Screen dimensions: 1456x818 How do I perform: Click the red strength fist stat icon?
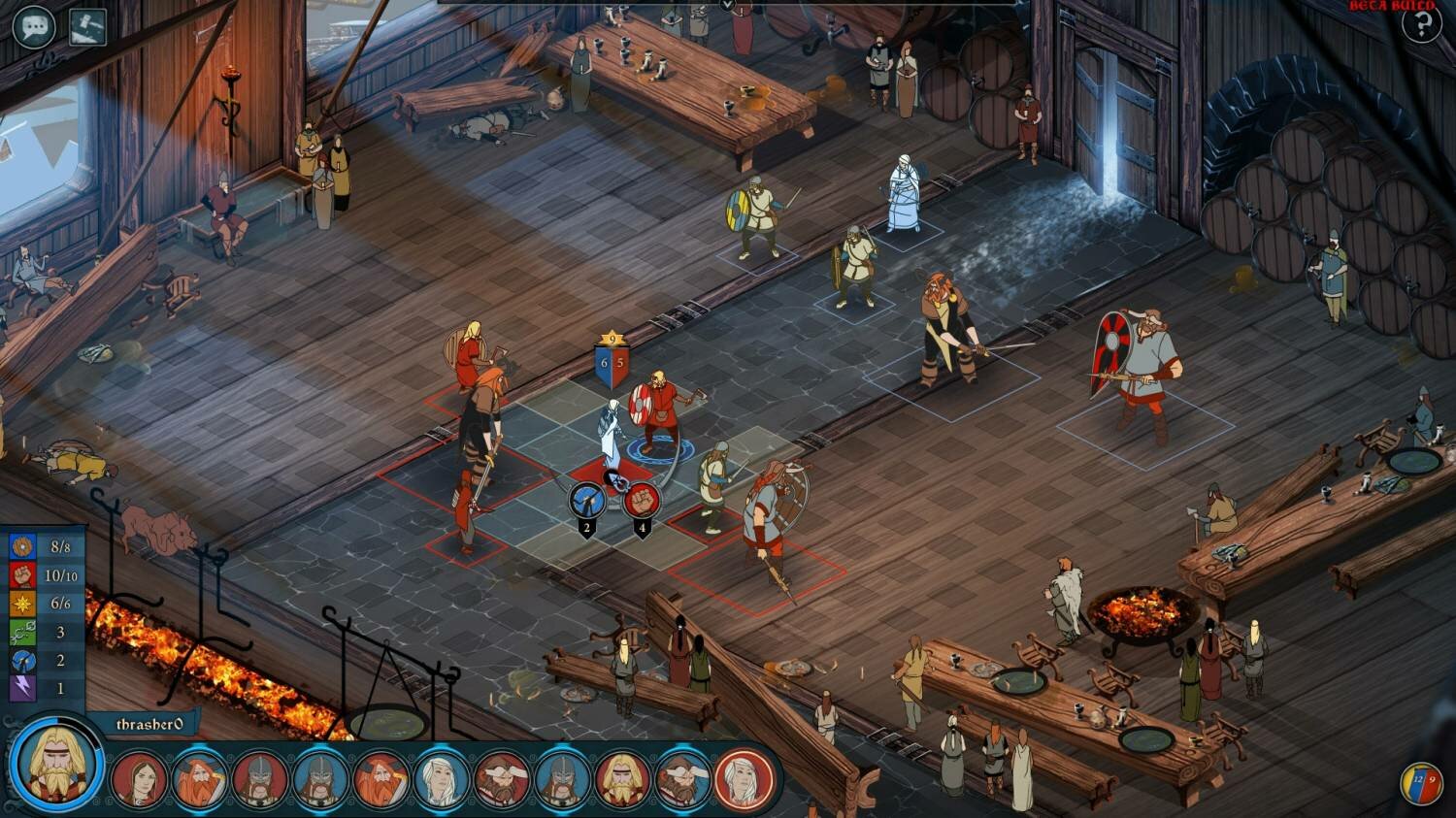click(22, 576)
